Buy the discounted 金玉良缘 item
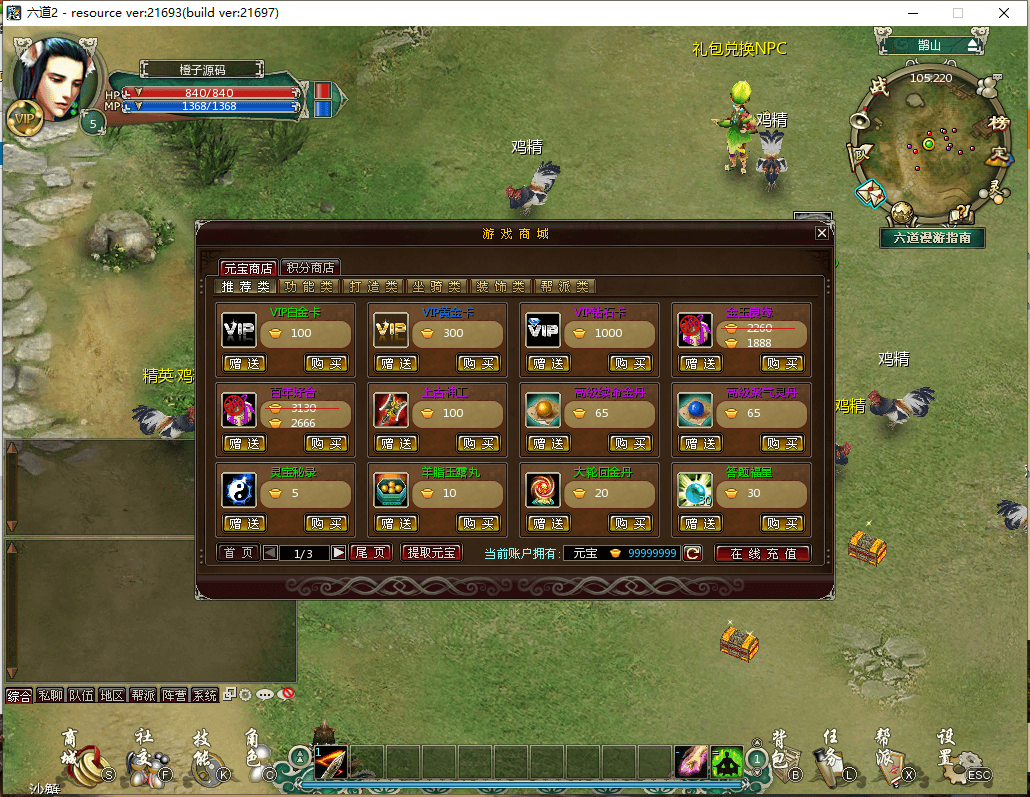The image size is (1030, 797). pyautogui.click(x=782, y=363)
